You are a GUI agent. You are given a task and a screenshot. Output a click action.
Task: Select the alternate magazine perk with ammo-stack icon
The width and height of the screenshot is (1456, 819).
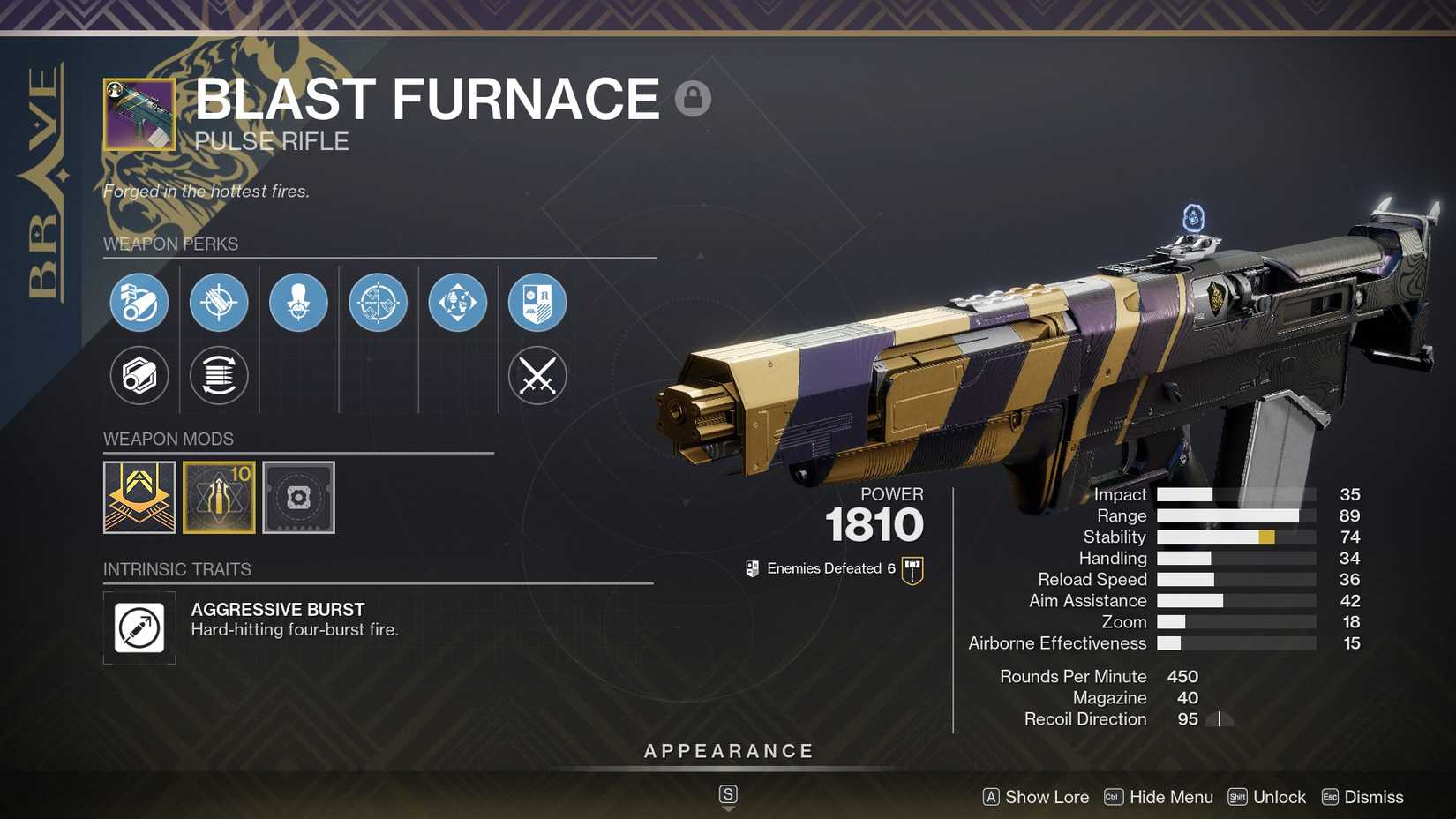219,375
